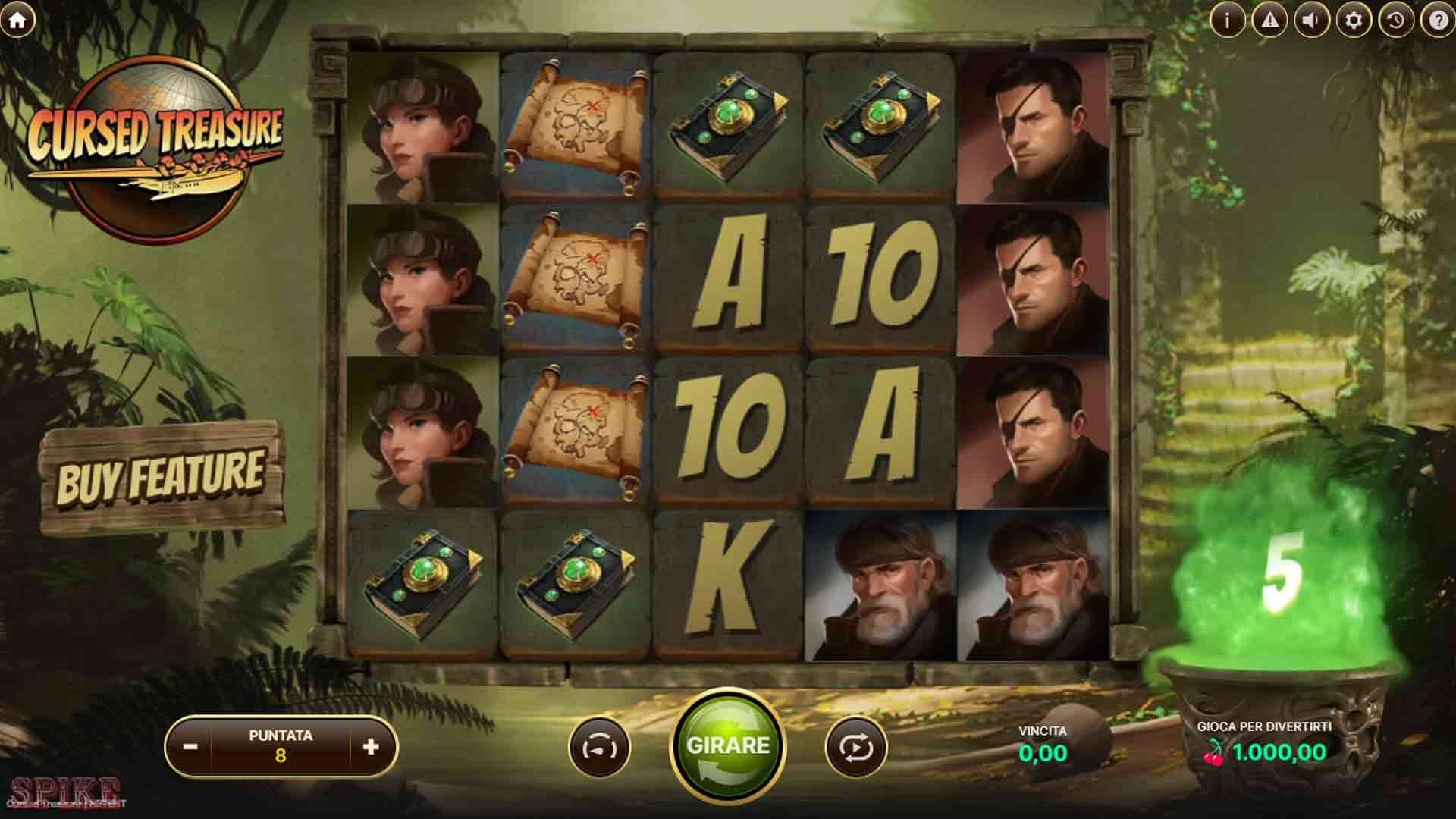Click the PUNTATA bet amount field

pos(281,745)
